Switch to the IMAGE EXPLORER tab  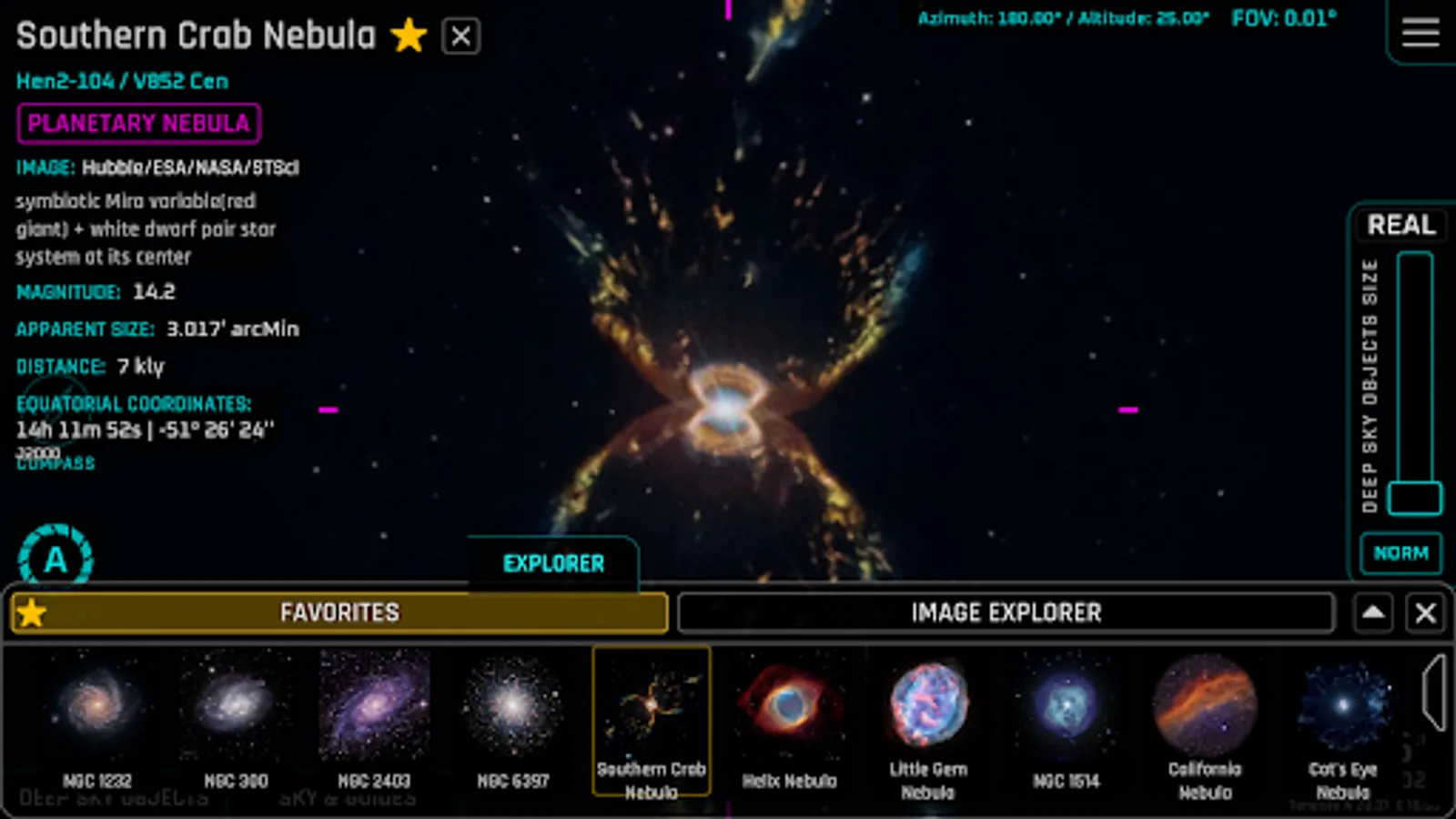point(1005,612)
